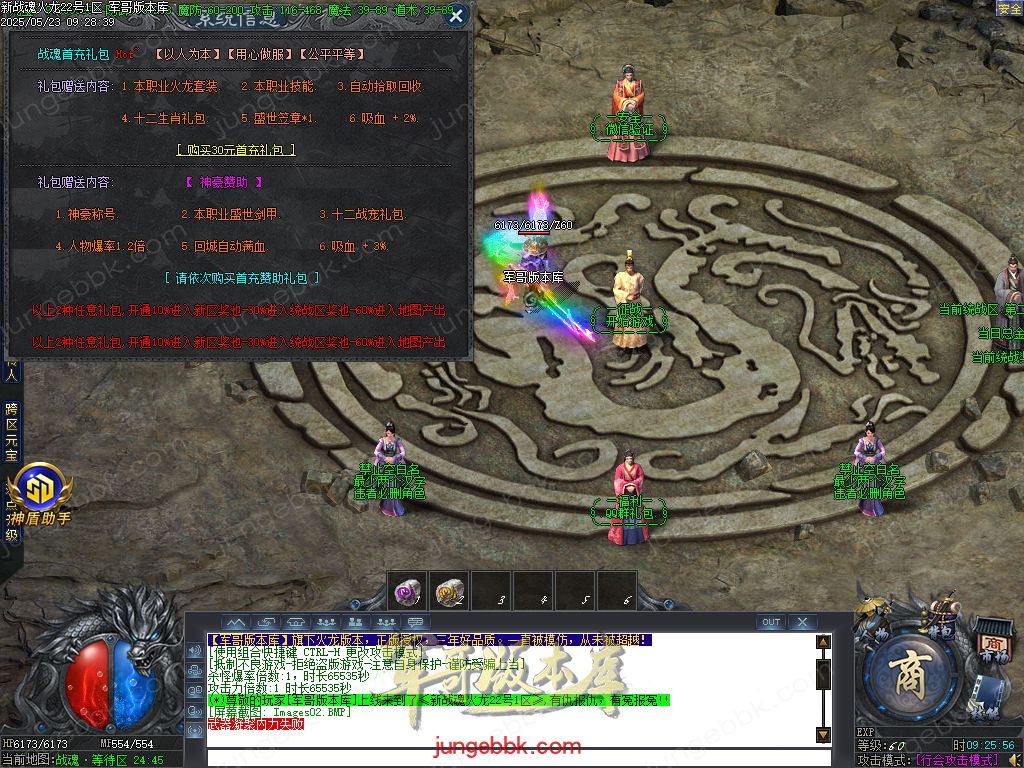Change the 行会攻击模式 attack mode
The height and width of the screenshot is (768, 1024).
pos(965,760)
